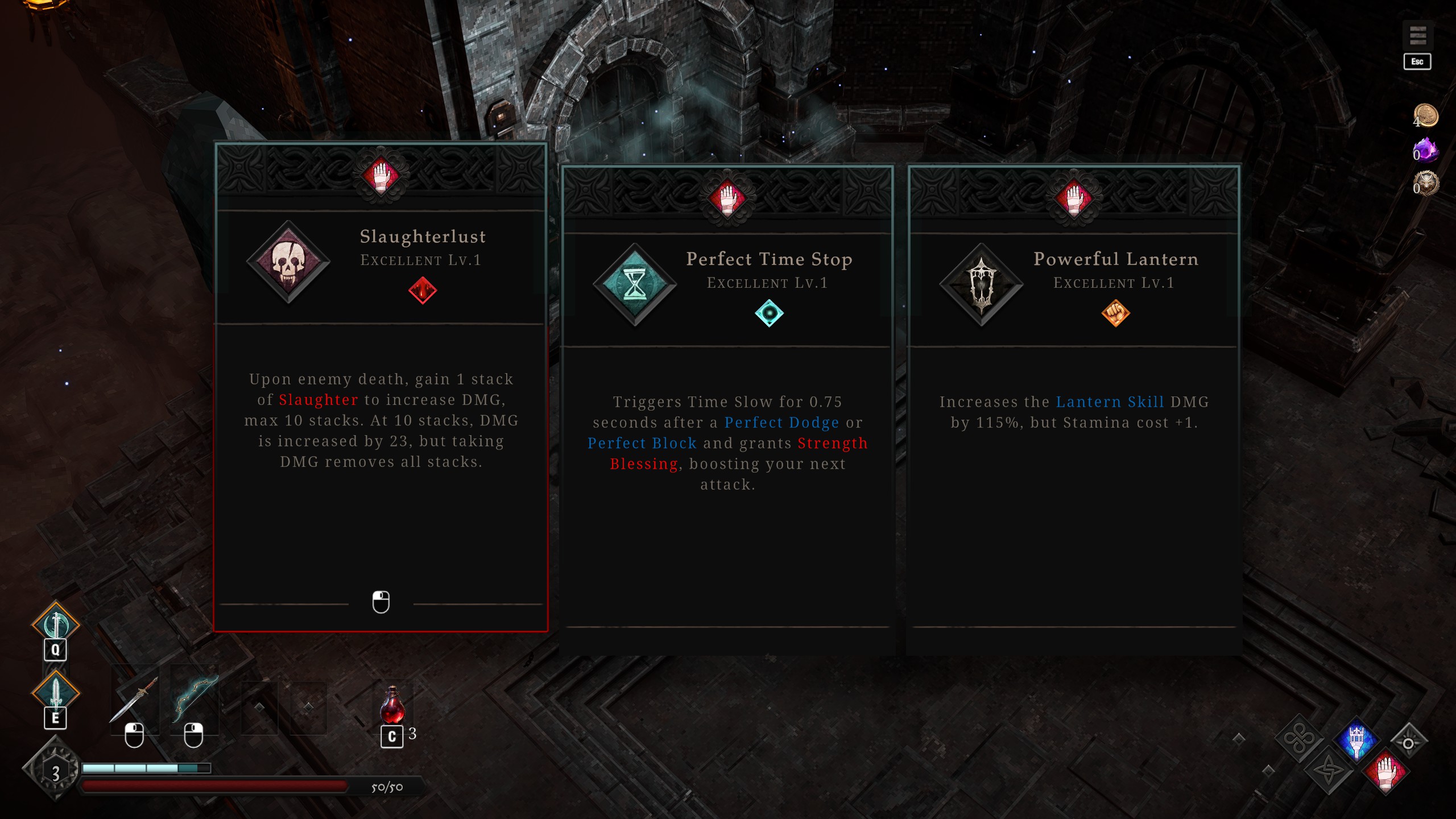
Task: Click the red hand blessing icon in HUD
Action: [x=1385, y=772]
